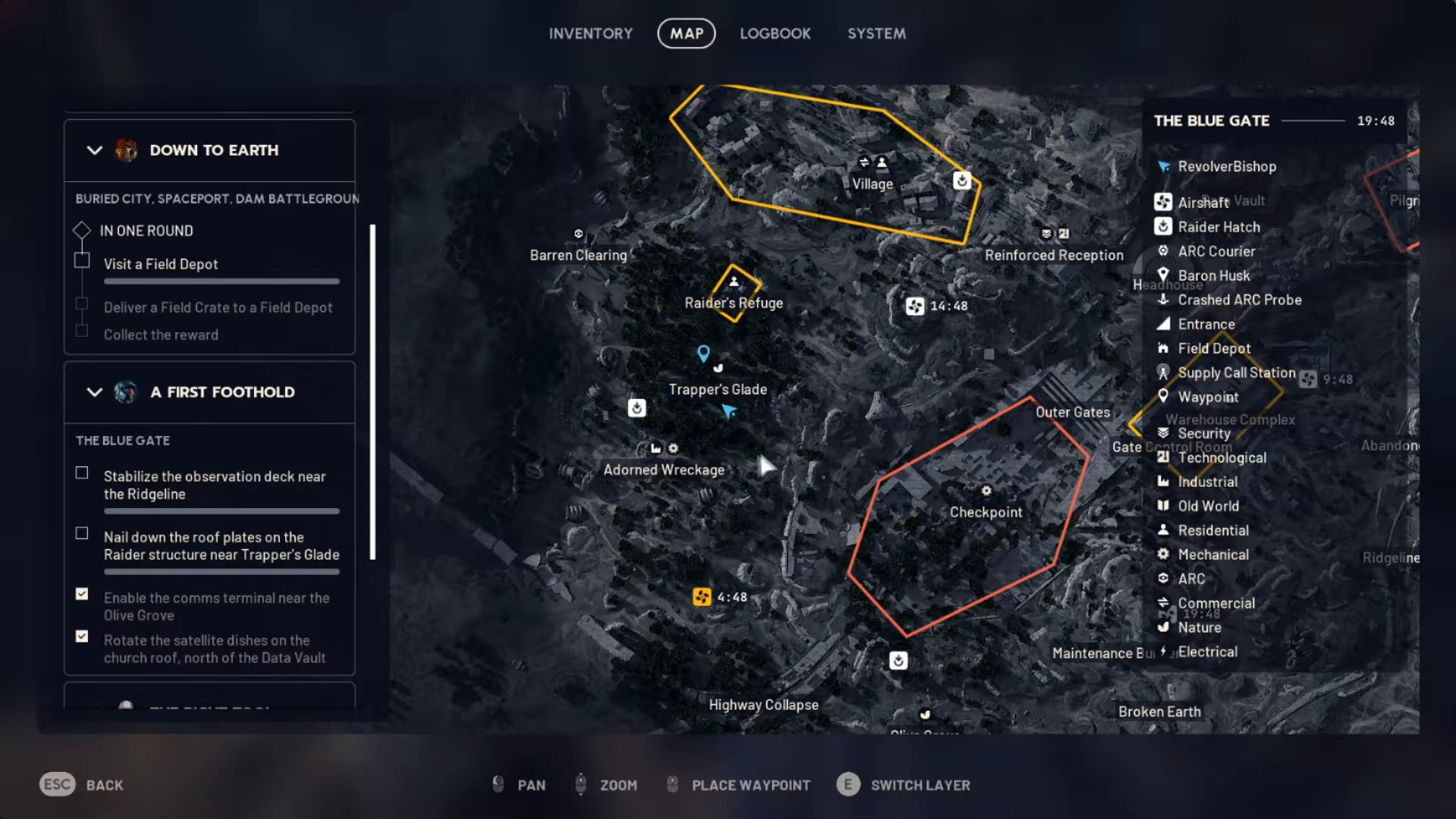Viewport: 1456px width, 819px height.
Task: Check the Visit a Field Depot objective
Action: pos(81,260)
